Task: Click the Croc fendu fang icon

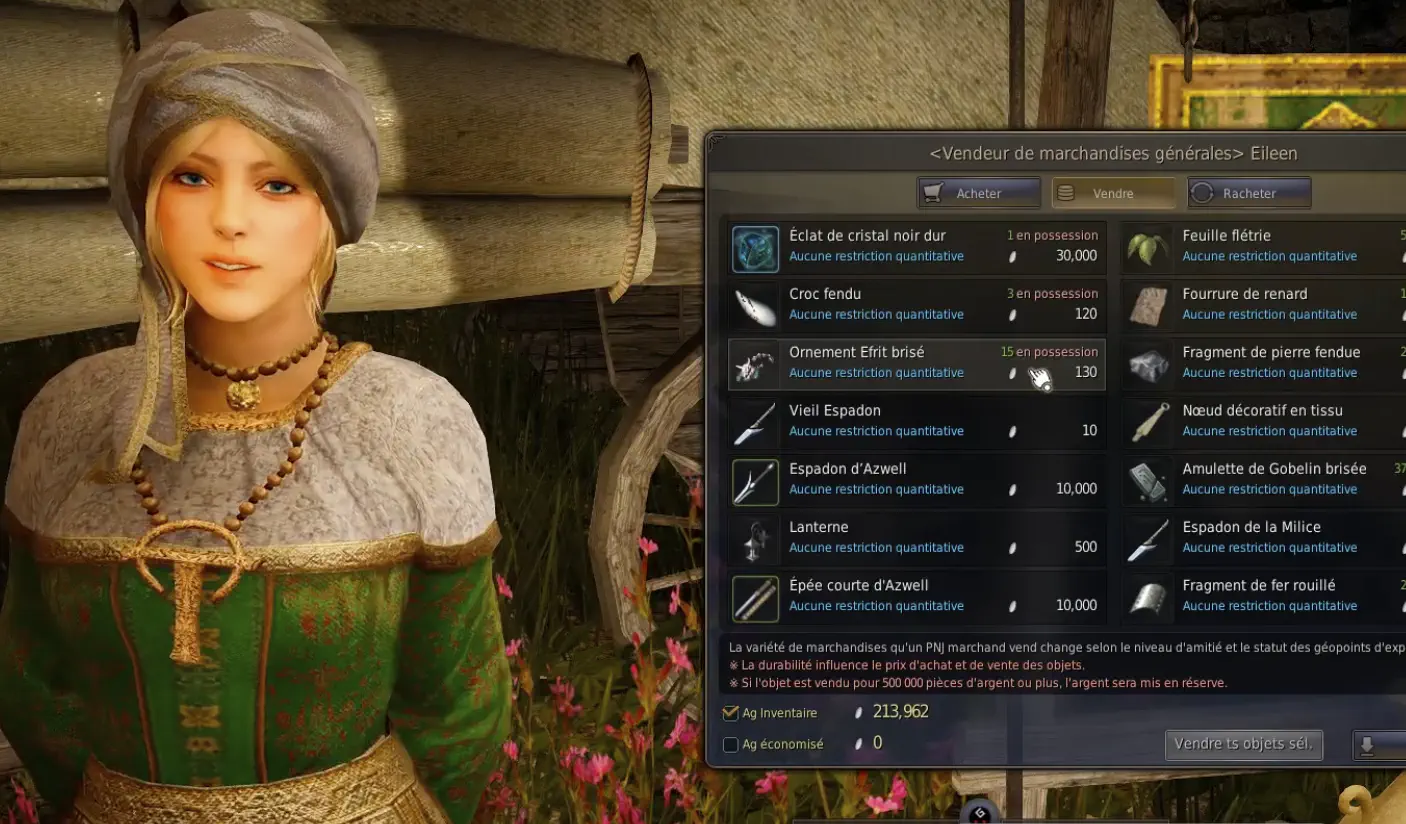Action: (x=754, y=305)
